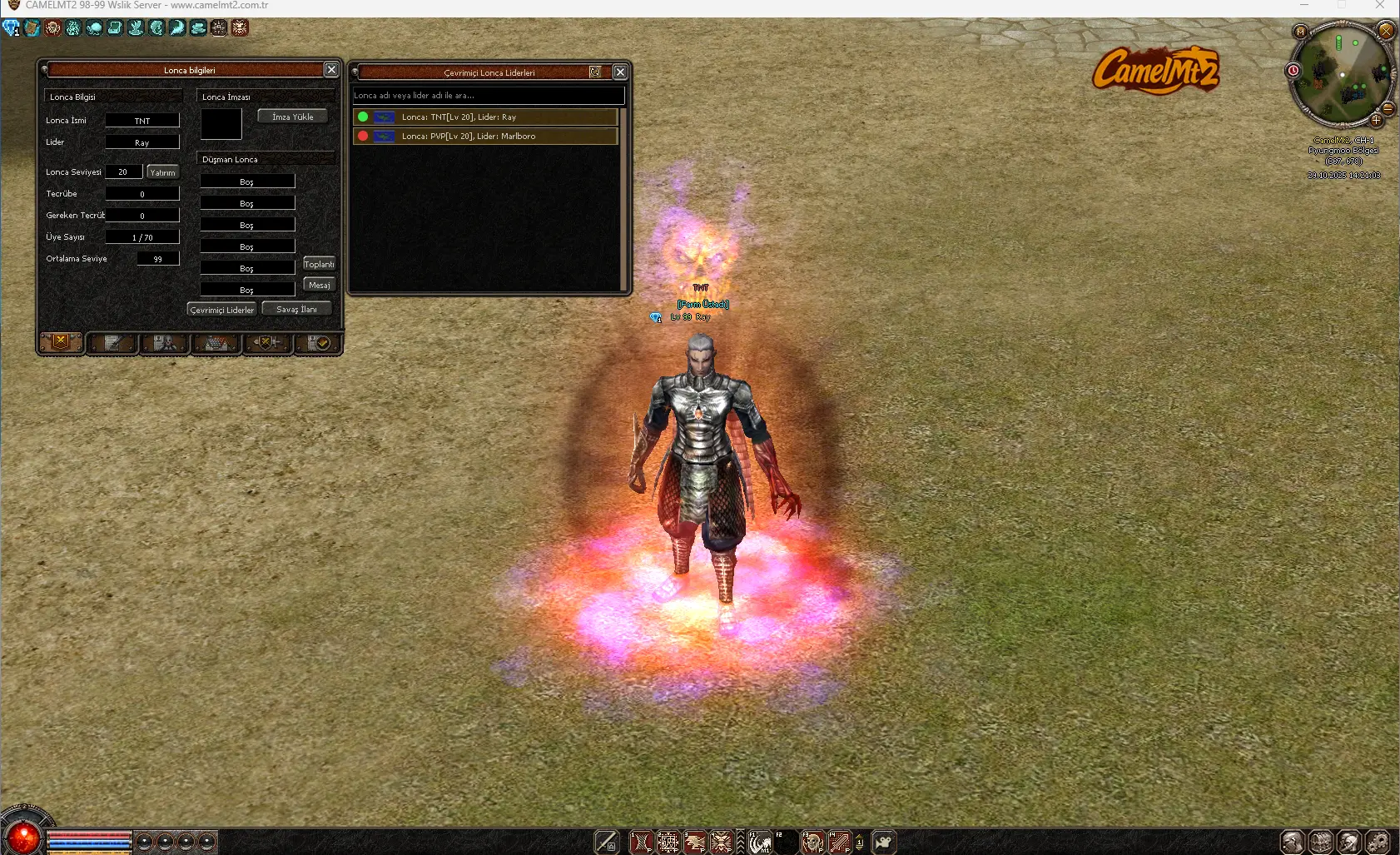Open the large map with M button
Screen dimensions: 1400x855
pyautogui.click(x=1300, y=32)
